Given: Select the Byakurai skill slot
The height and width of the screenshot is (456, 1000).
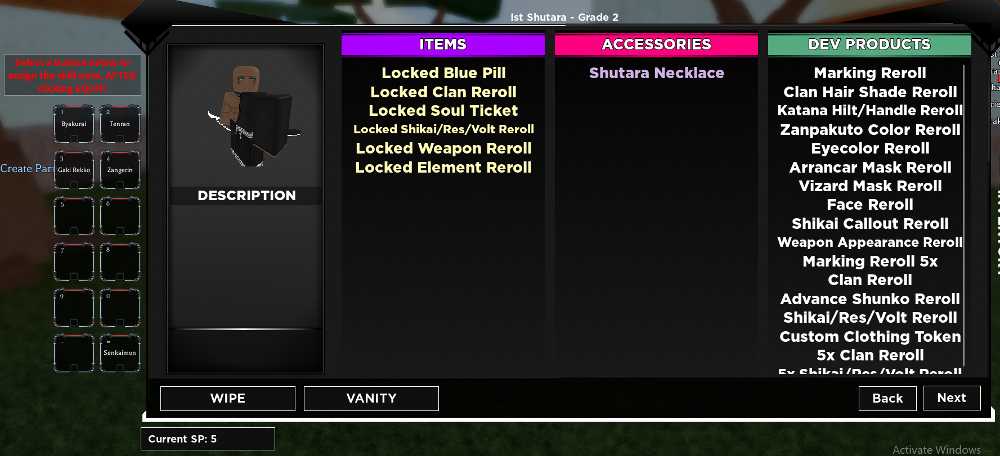Looking at the screenshot, I should [73, 124].
